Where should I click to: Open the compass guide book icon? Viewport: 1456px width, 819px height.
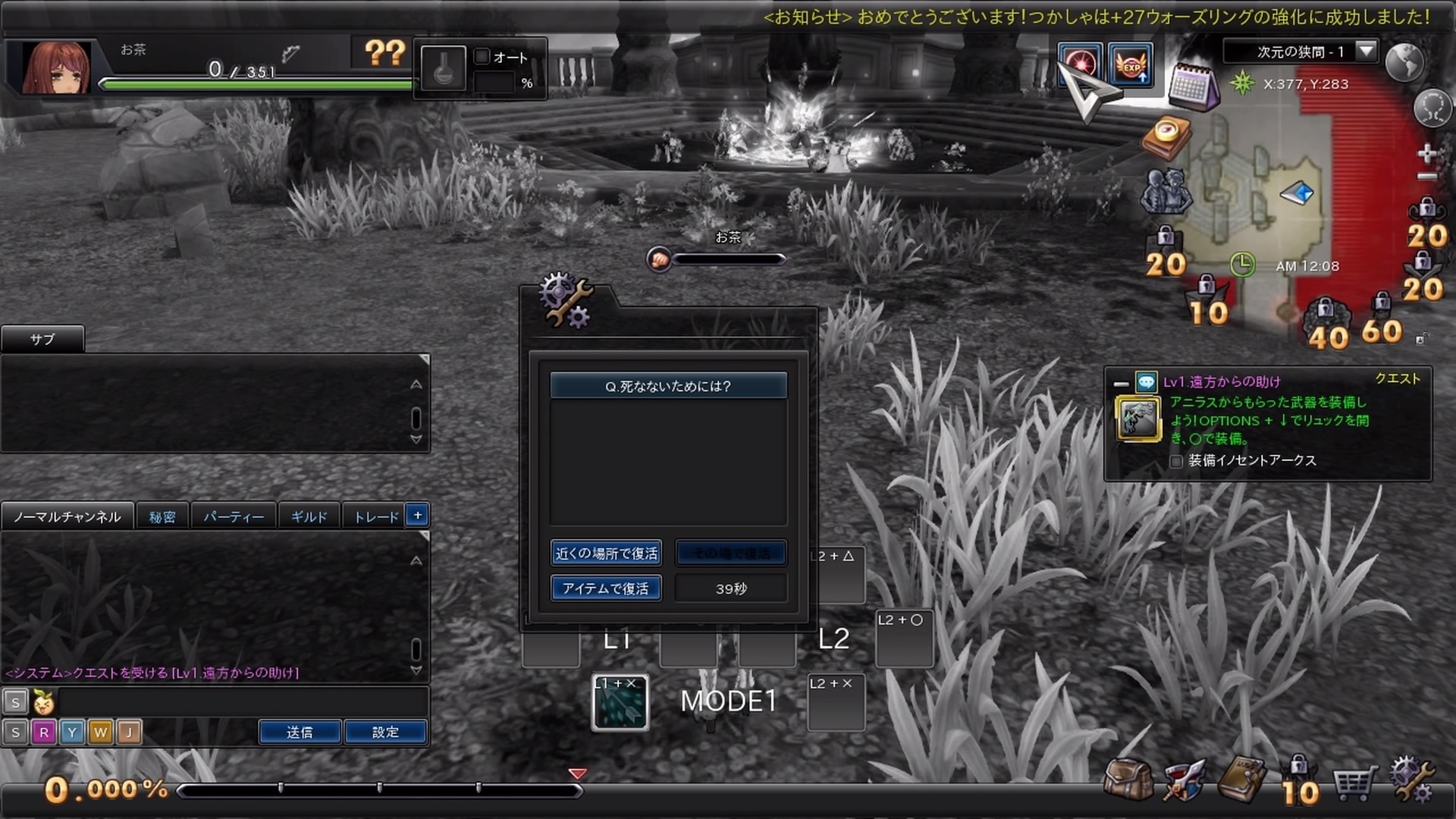[x=1167, y=136]
